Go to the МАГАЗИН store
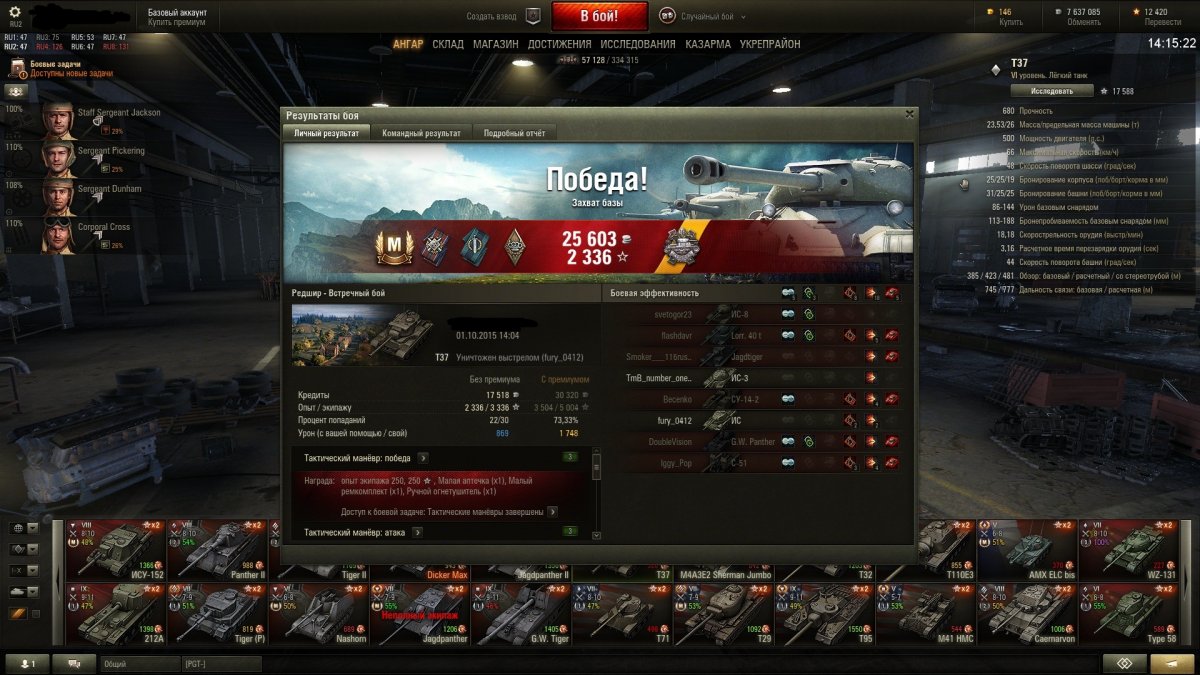1200x675 pixels. pos(495,44)
